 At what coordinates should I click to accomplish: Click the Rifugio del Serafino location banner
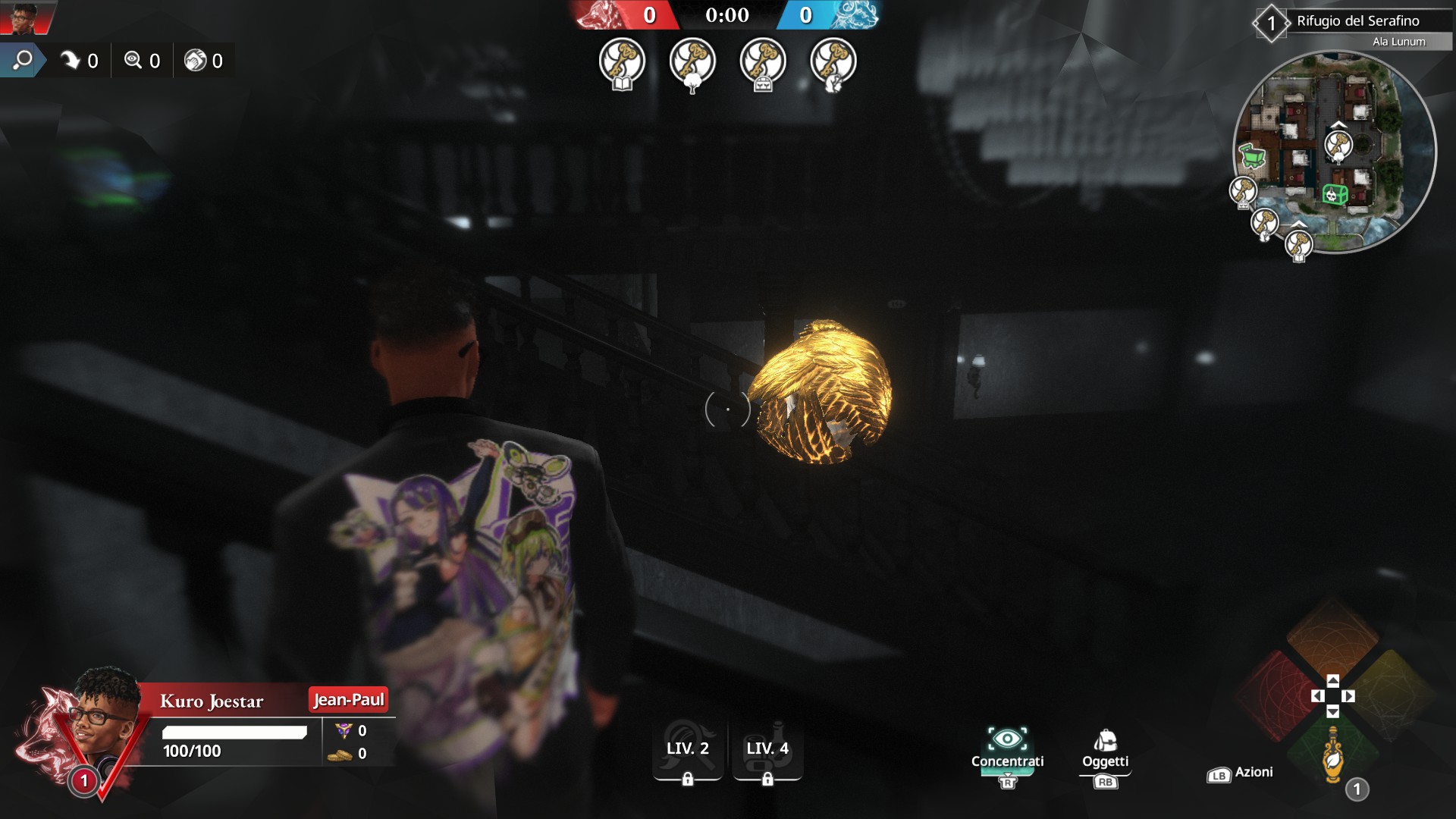1357,21
